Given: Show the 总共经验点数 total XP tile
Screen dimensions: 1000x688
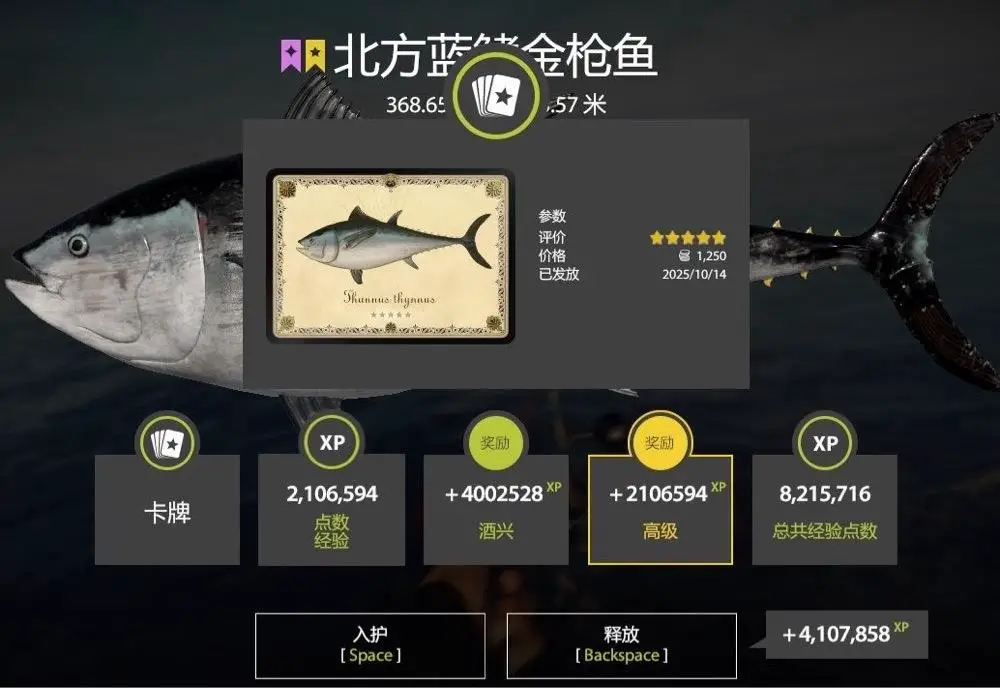Looking at the screenshot, I should click(x=824, y=510).
